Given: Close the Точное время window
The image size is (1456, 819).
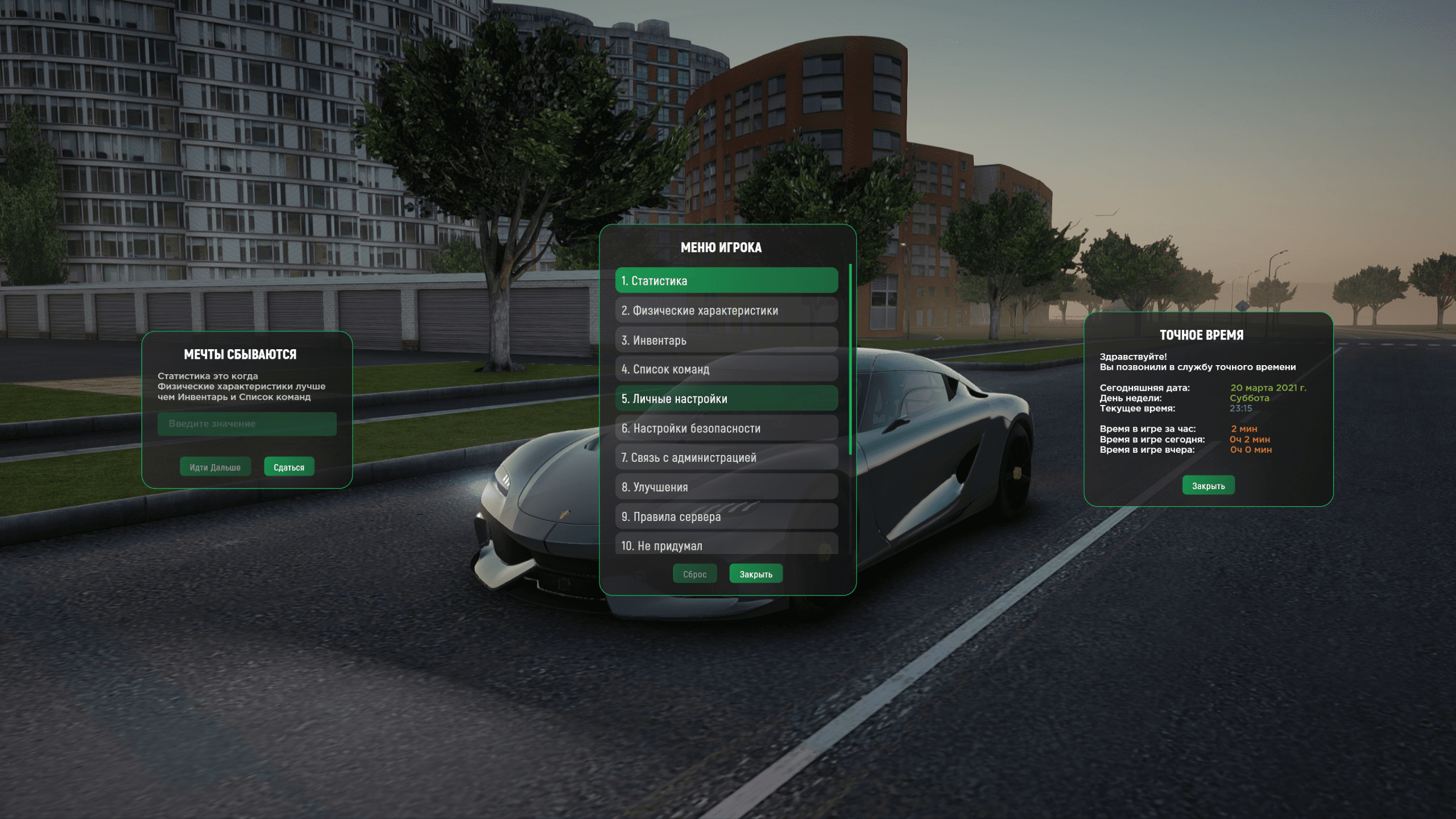Looking at the screenshot, I should click(1208, 486).
